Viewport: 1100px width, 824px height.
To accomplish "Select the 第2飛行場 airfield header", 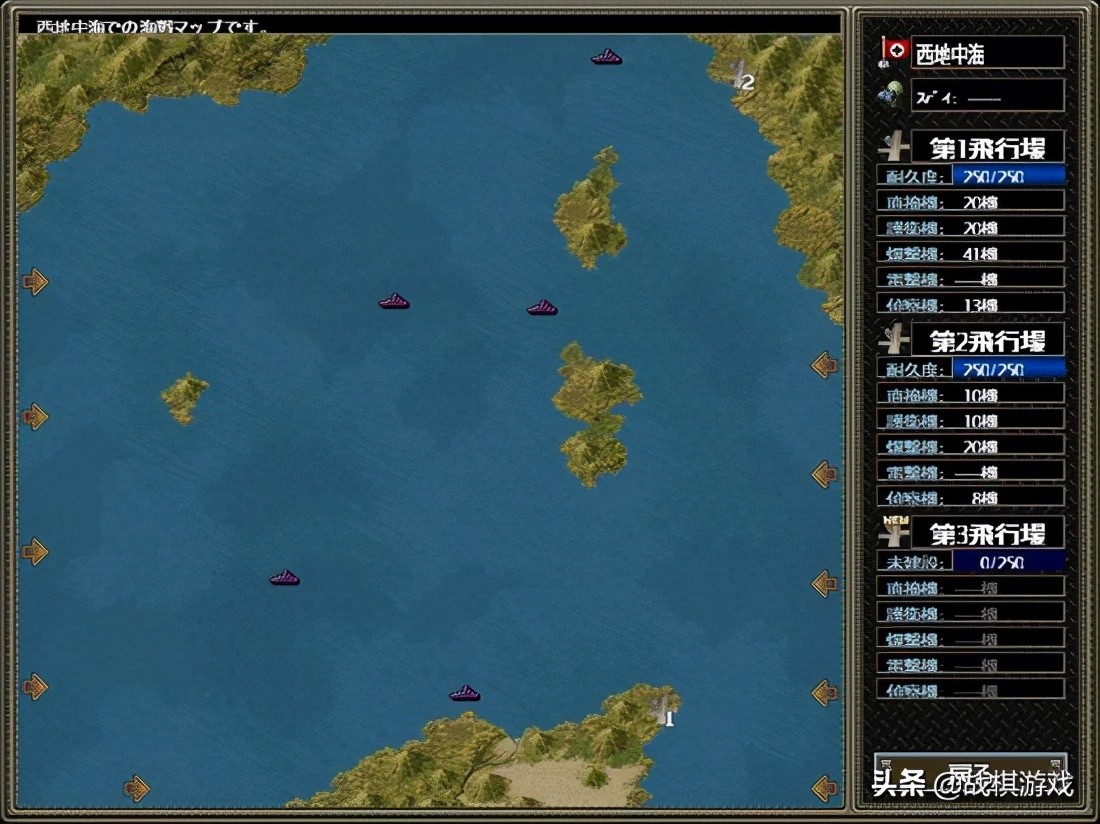I will click(x=987, y=341).
